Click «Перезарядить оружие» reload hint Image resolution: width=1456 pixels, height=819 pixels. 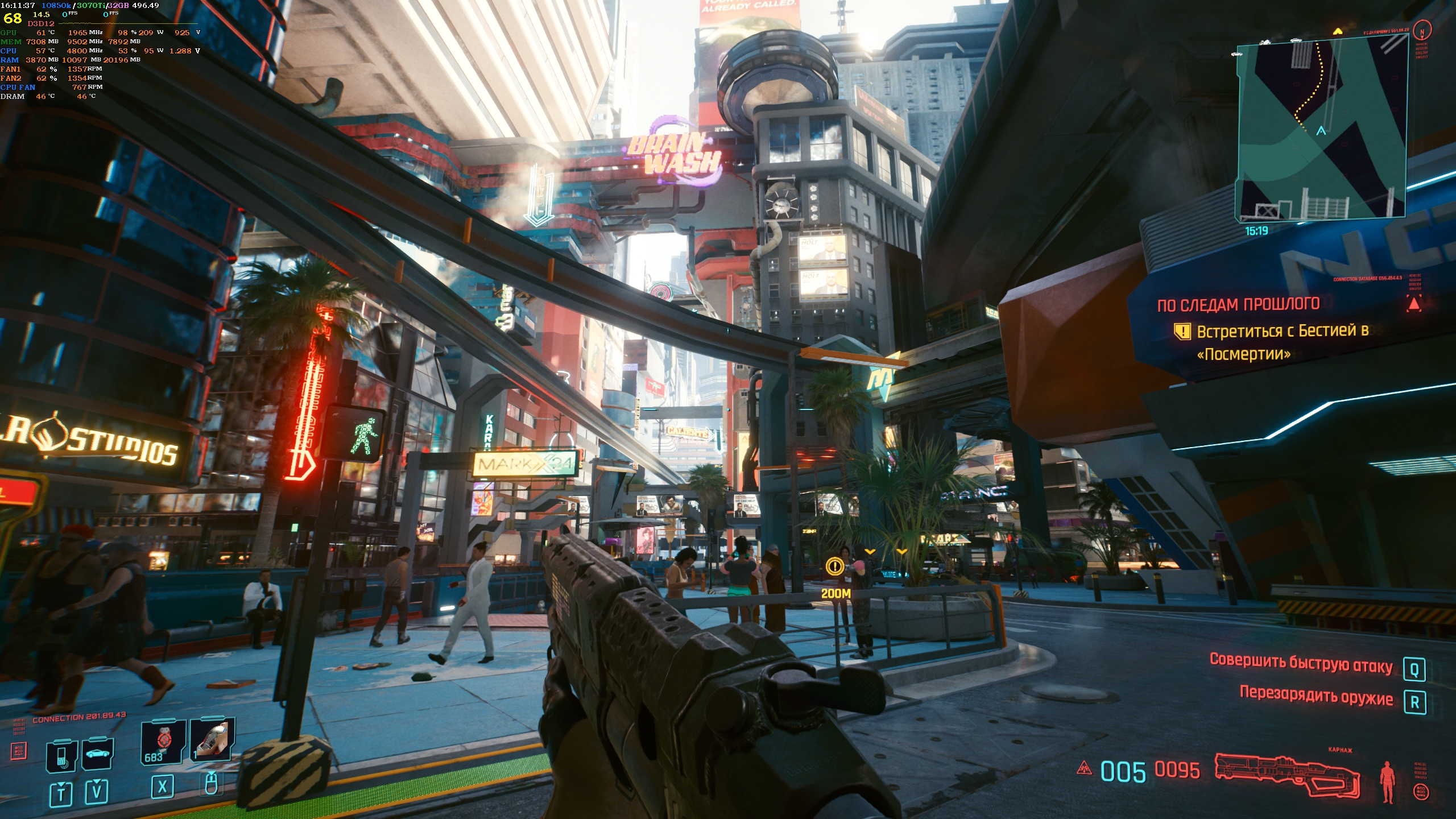coord(1316,697)
